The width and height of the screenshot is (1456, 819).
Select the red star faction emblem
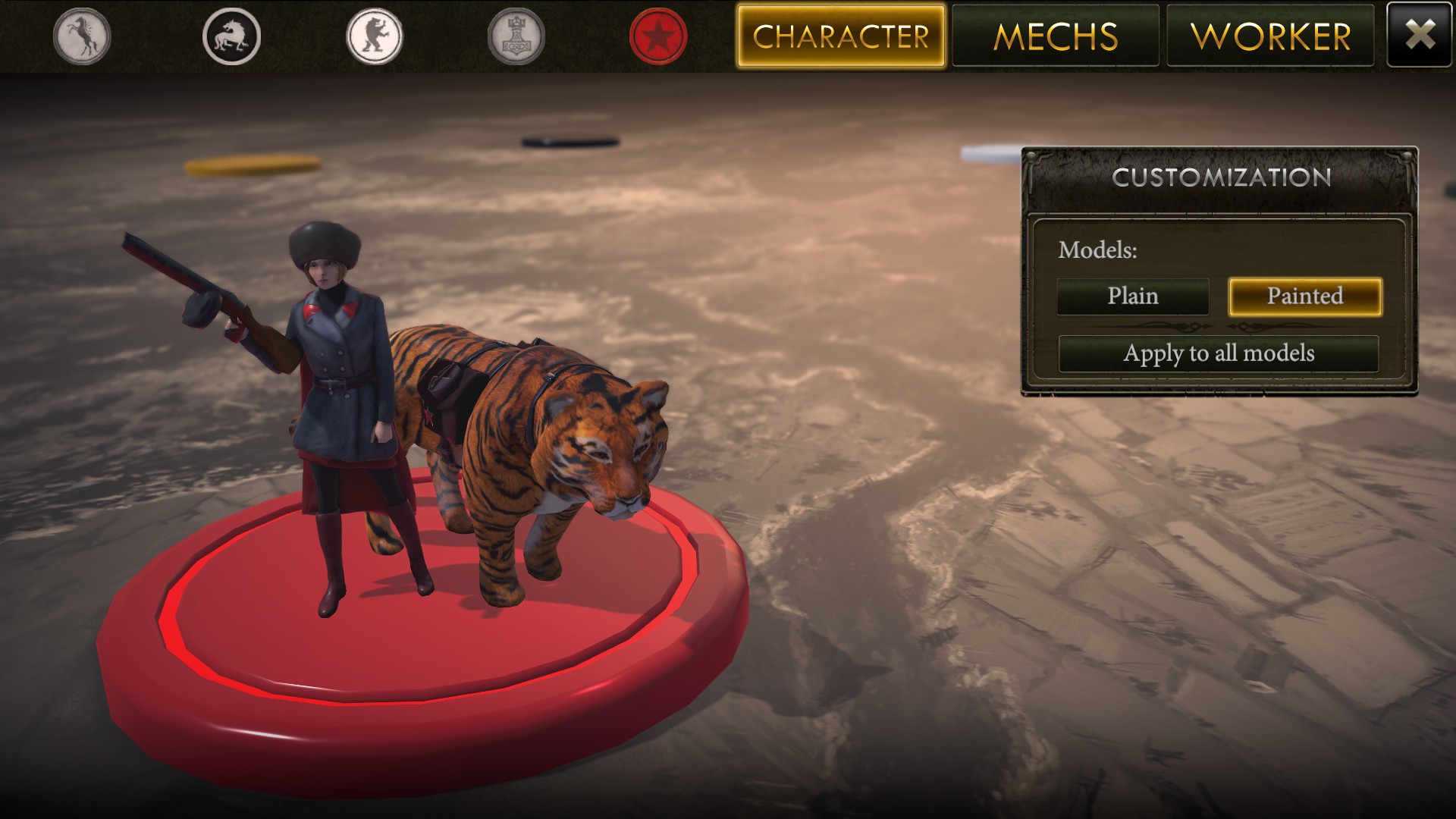(658, 34)
